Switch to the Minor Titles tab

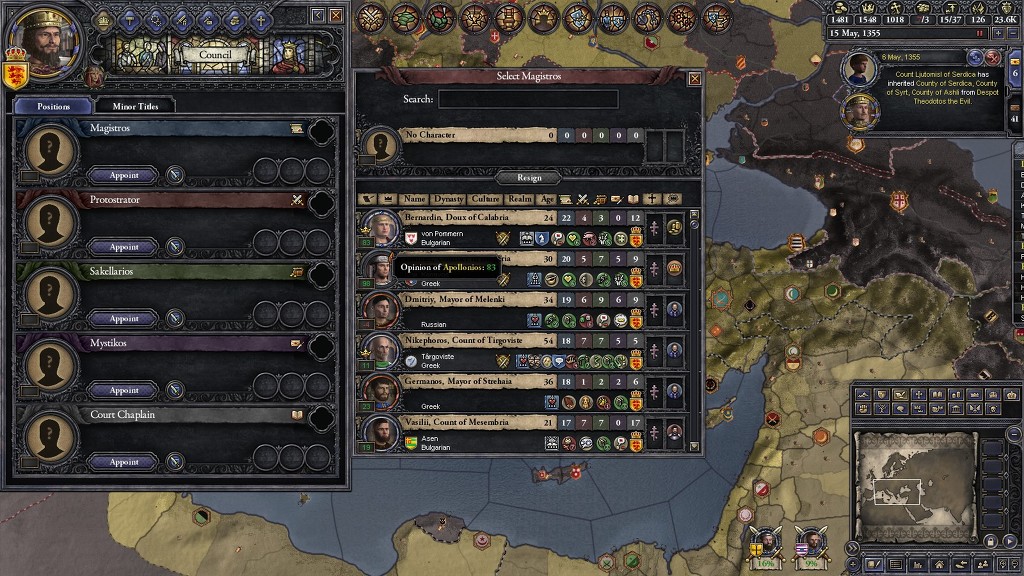135,105
